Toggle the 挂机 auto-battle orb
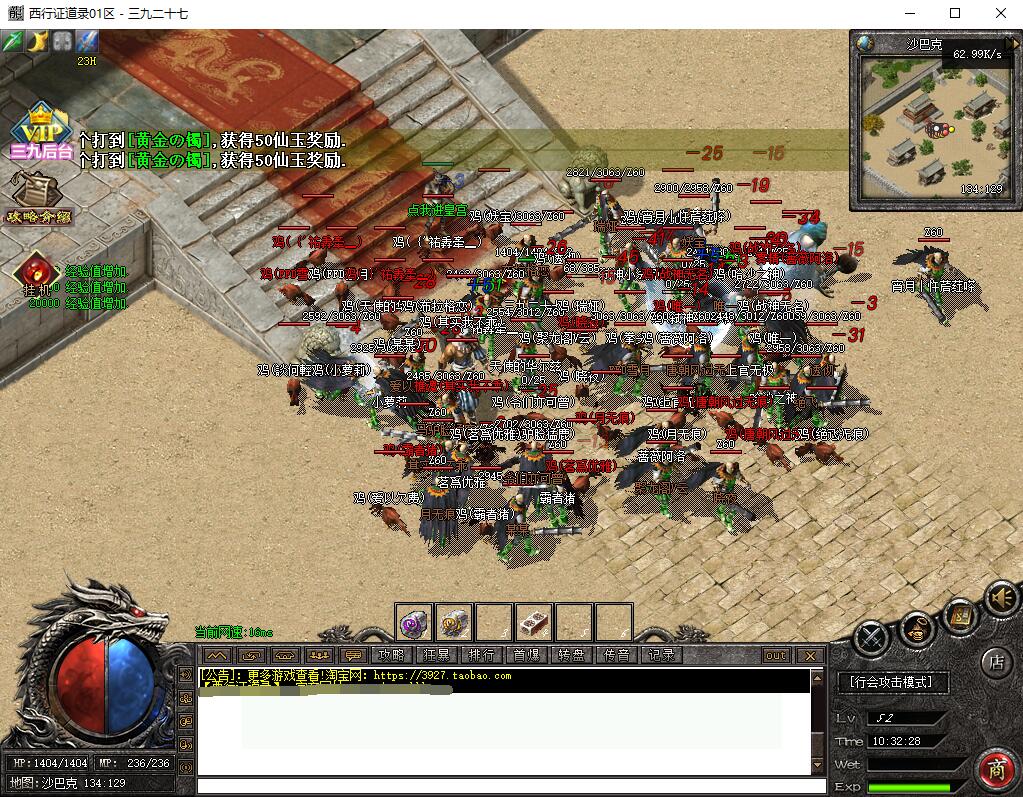The image size is (1023, 797). 37,272
